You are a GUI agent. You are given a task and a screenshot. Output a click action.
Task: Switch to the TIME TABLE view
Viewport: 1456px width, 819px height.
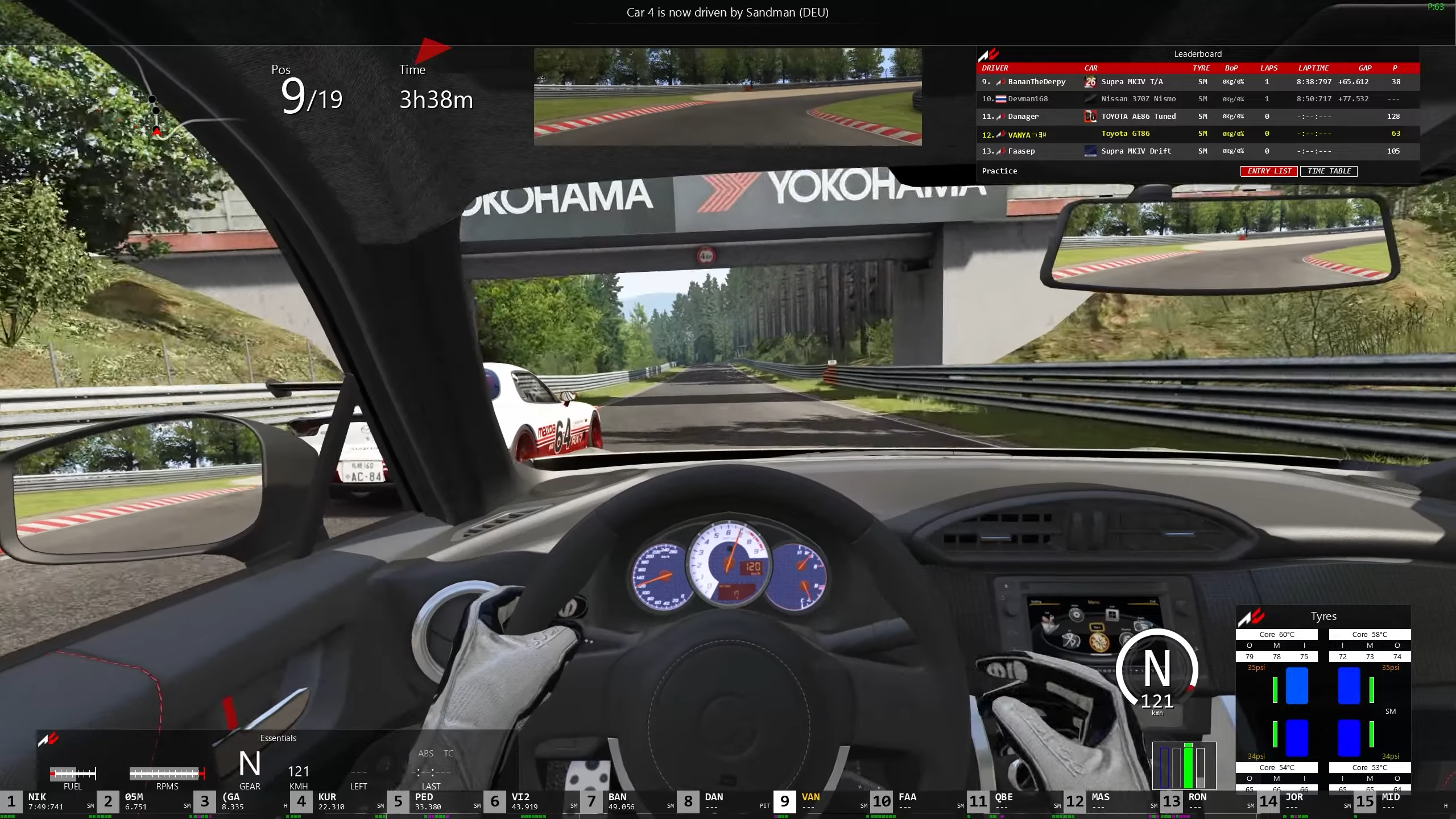1329,171
